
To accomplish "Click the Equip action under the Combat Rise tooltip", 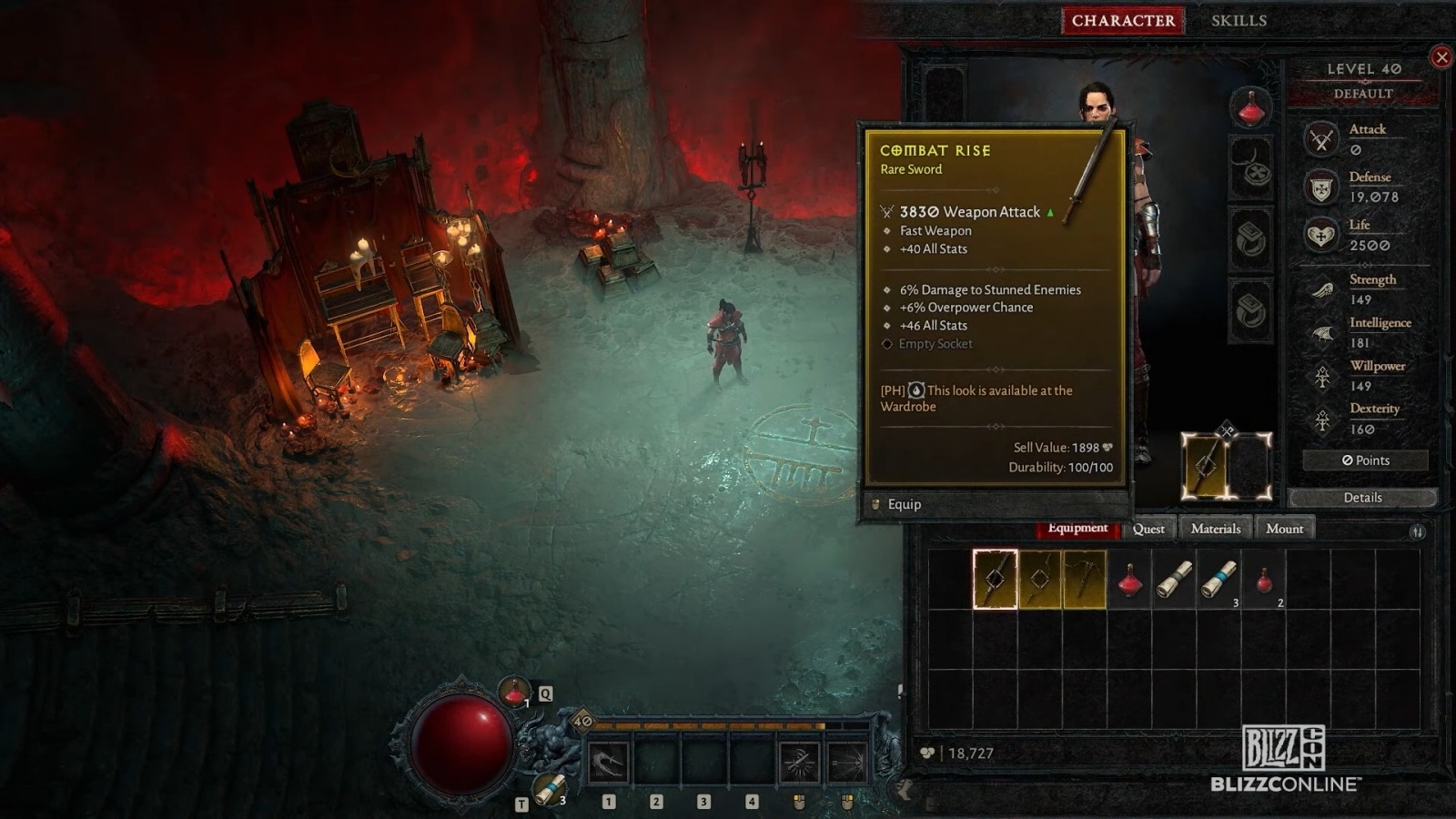I will pyautogui.click(x=904, y=503).
